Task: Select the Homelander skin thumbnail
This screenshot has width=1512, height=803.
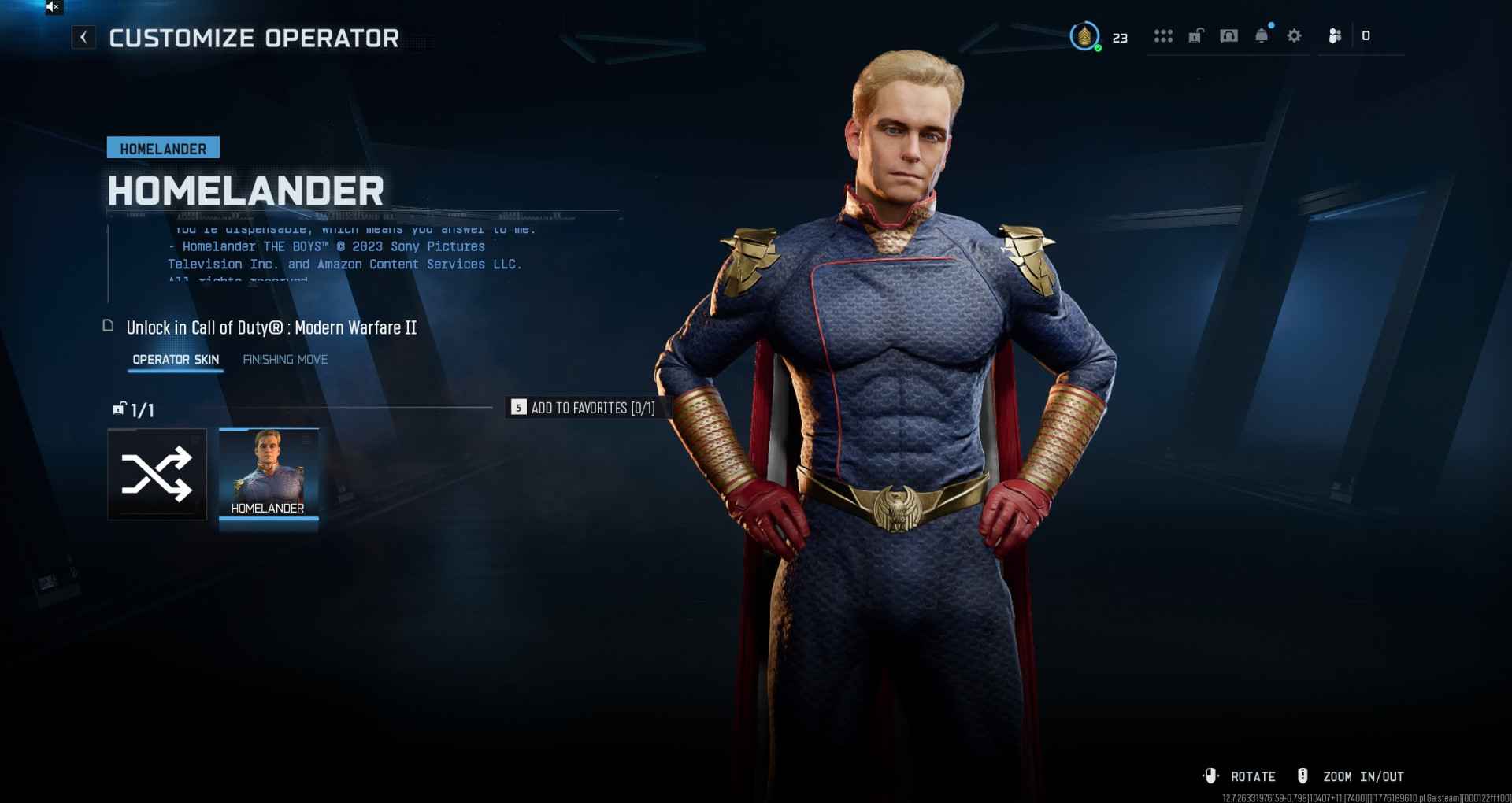Action: pyautogui.click(x=269, y=474)
